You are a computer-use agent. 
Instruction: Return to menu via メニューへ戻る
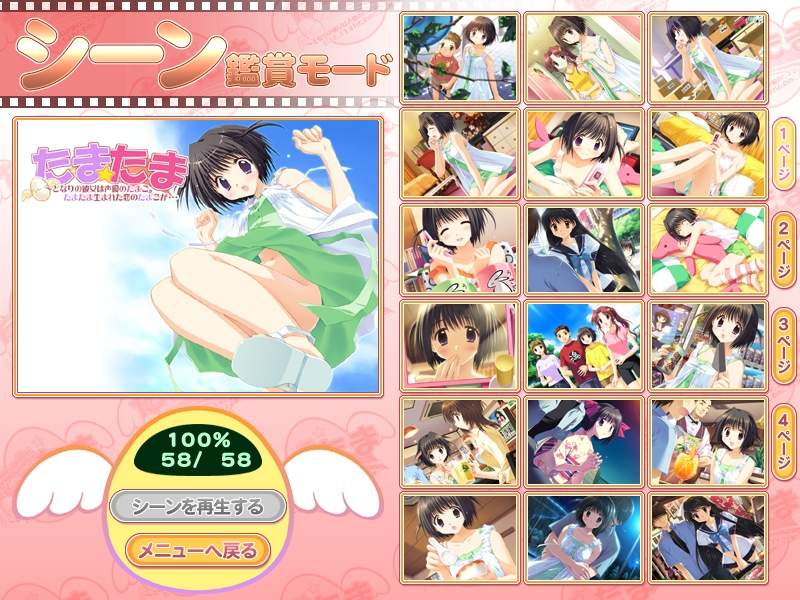point(197,550)
